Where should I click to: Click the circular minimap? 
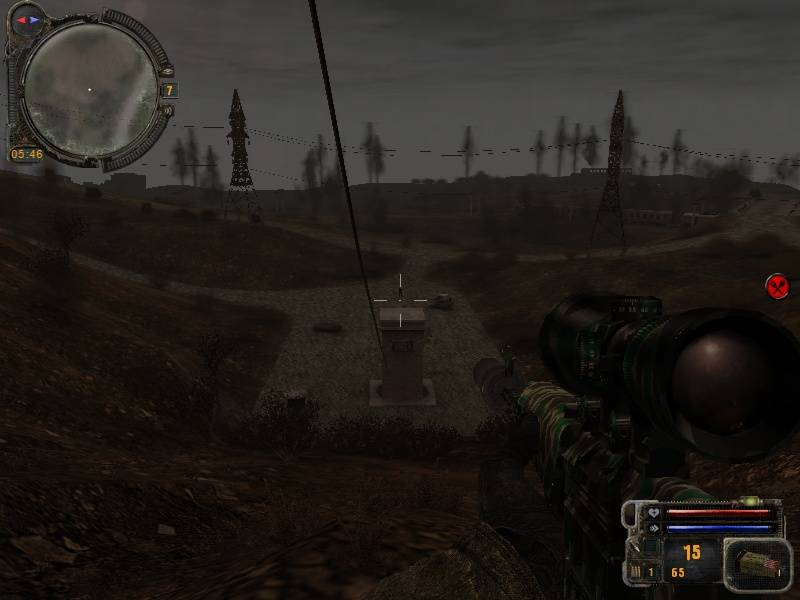coord(89,88)
